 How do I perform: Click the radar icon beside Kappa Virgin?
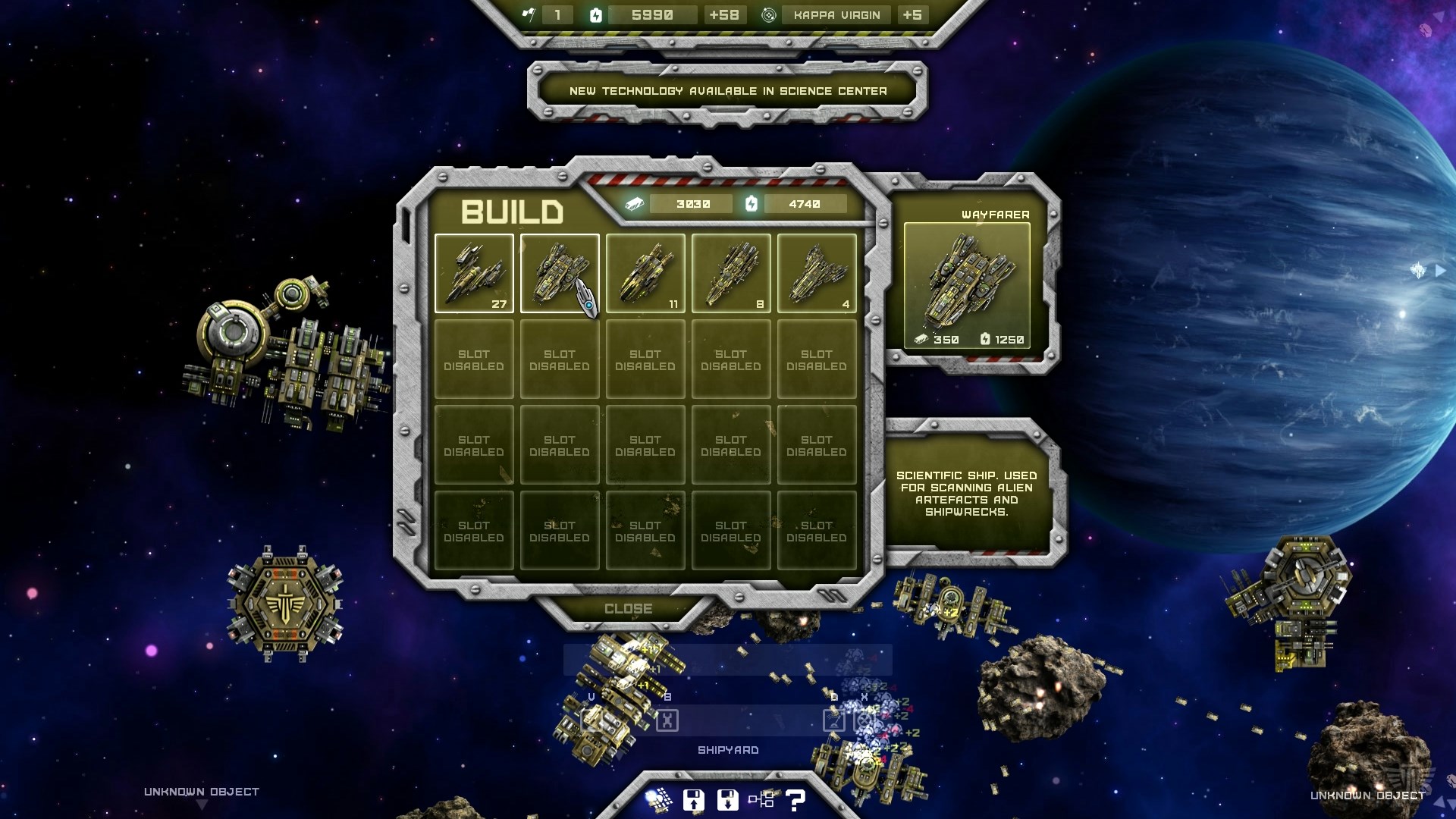768,14
